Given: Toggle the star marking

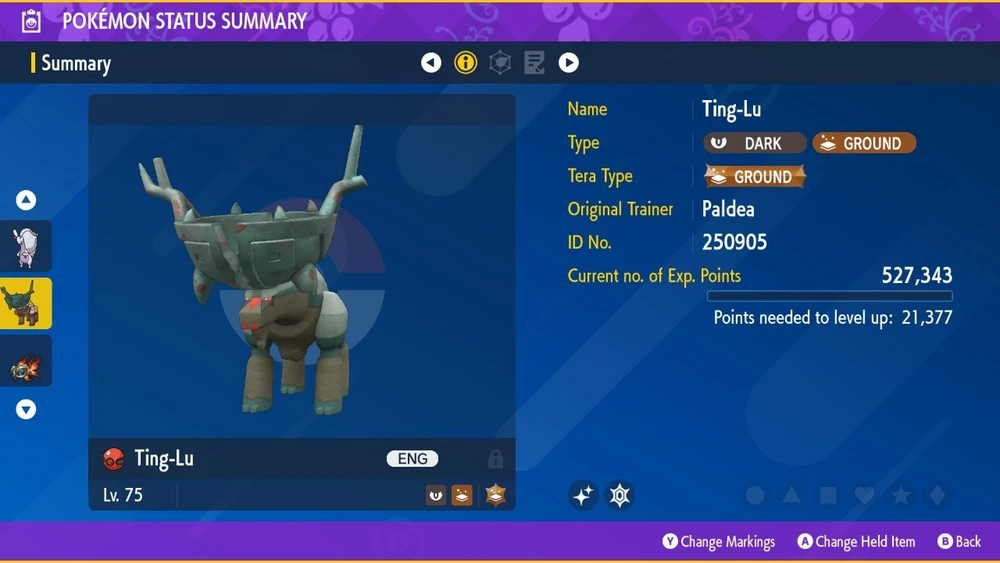Looking at the screenshot, I should pos(900,495).
